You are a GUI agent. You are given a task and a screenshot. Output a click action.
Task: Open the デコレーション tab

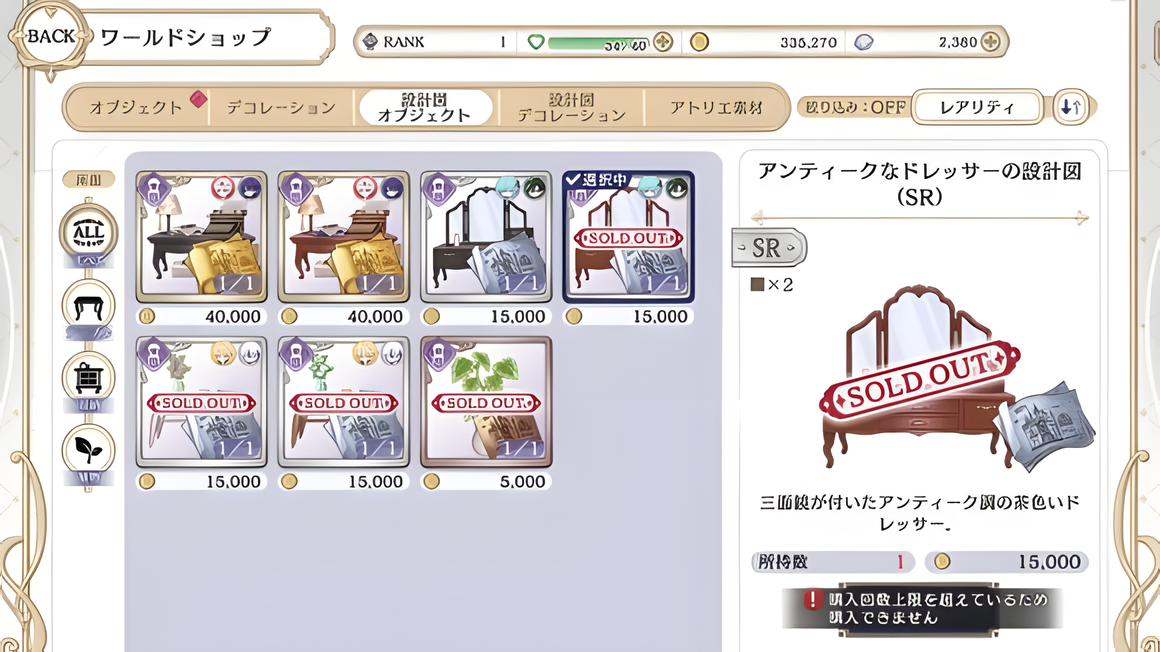(x=281, y=107)
